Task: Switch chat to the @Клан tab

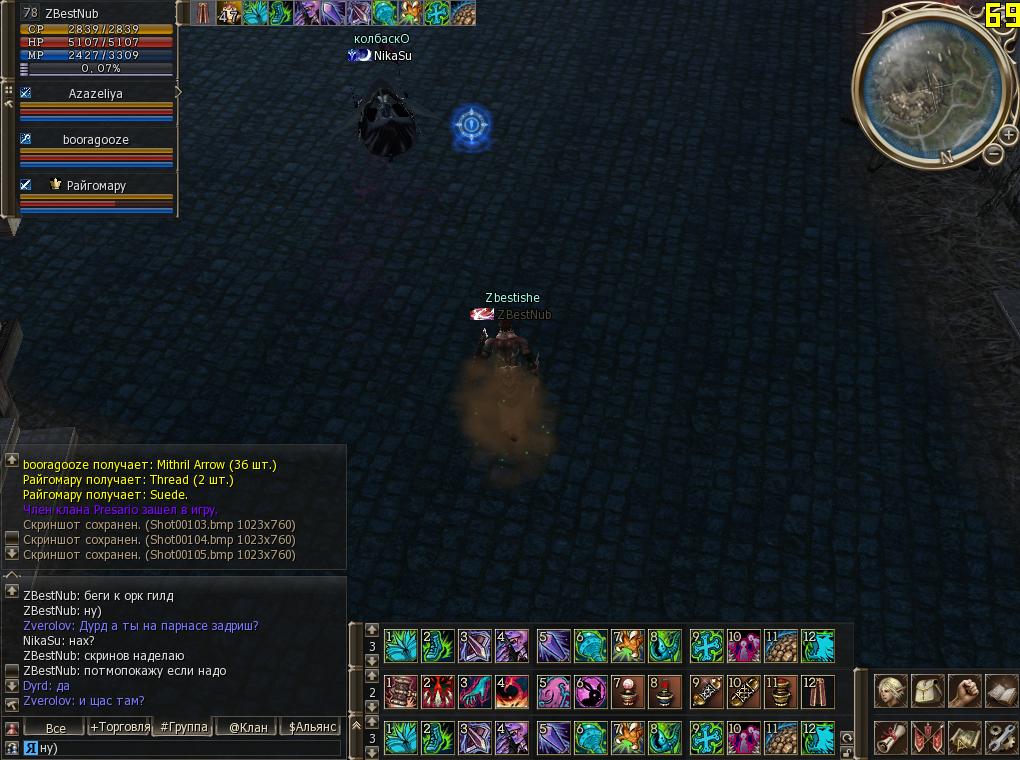Action: [248, 727]
